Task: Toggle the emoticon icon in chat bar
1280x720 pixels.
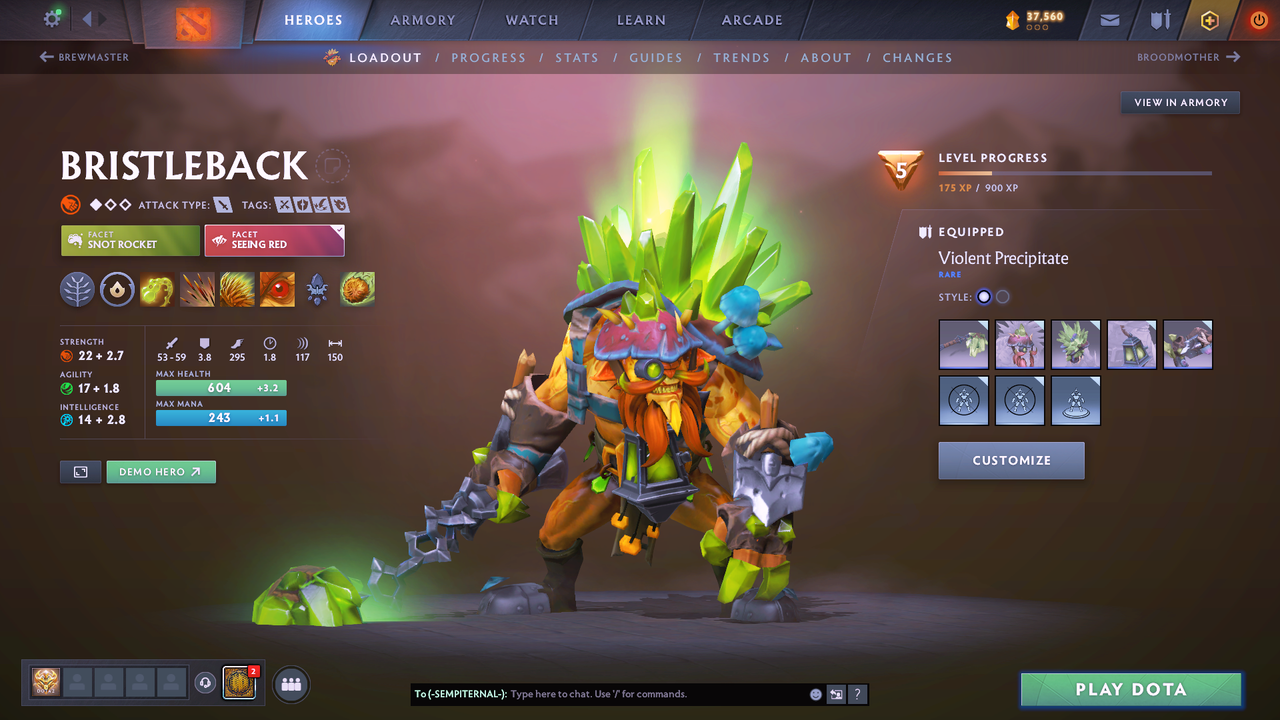Action: [815, 694]
